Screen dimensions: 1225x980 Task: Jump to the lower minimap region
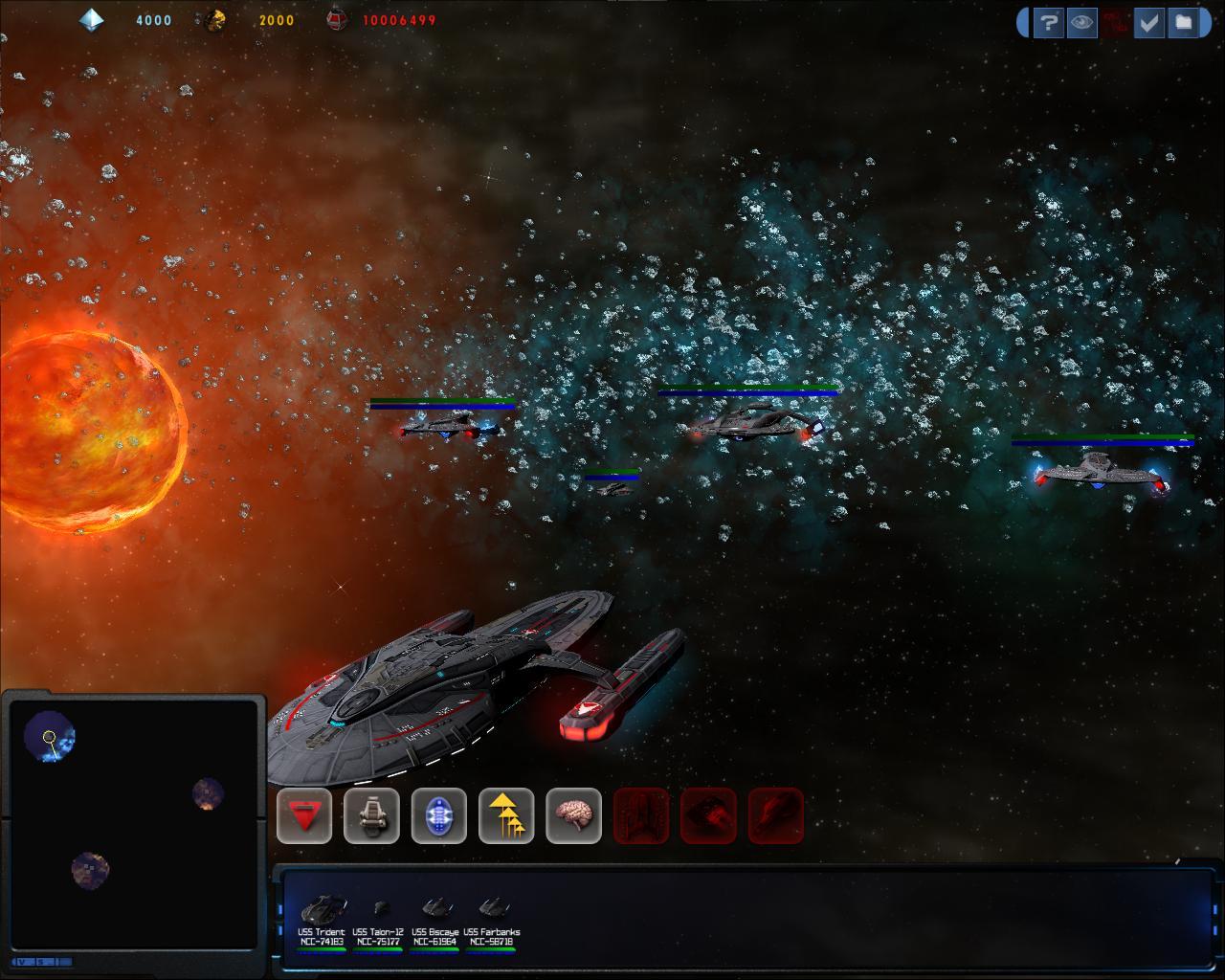click(x=90, y=870)
